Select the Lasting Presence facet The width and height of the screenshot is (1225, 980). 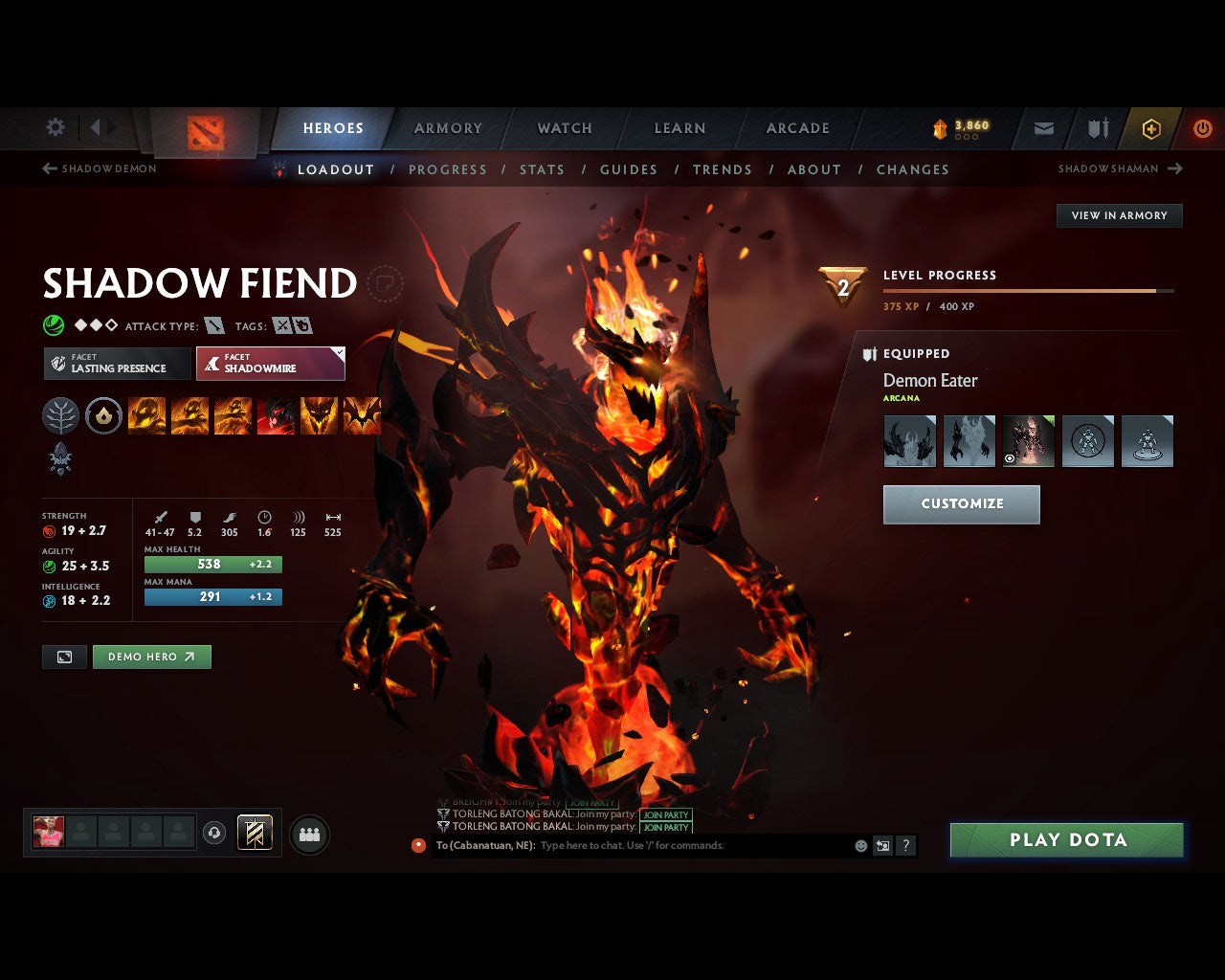116,364
